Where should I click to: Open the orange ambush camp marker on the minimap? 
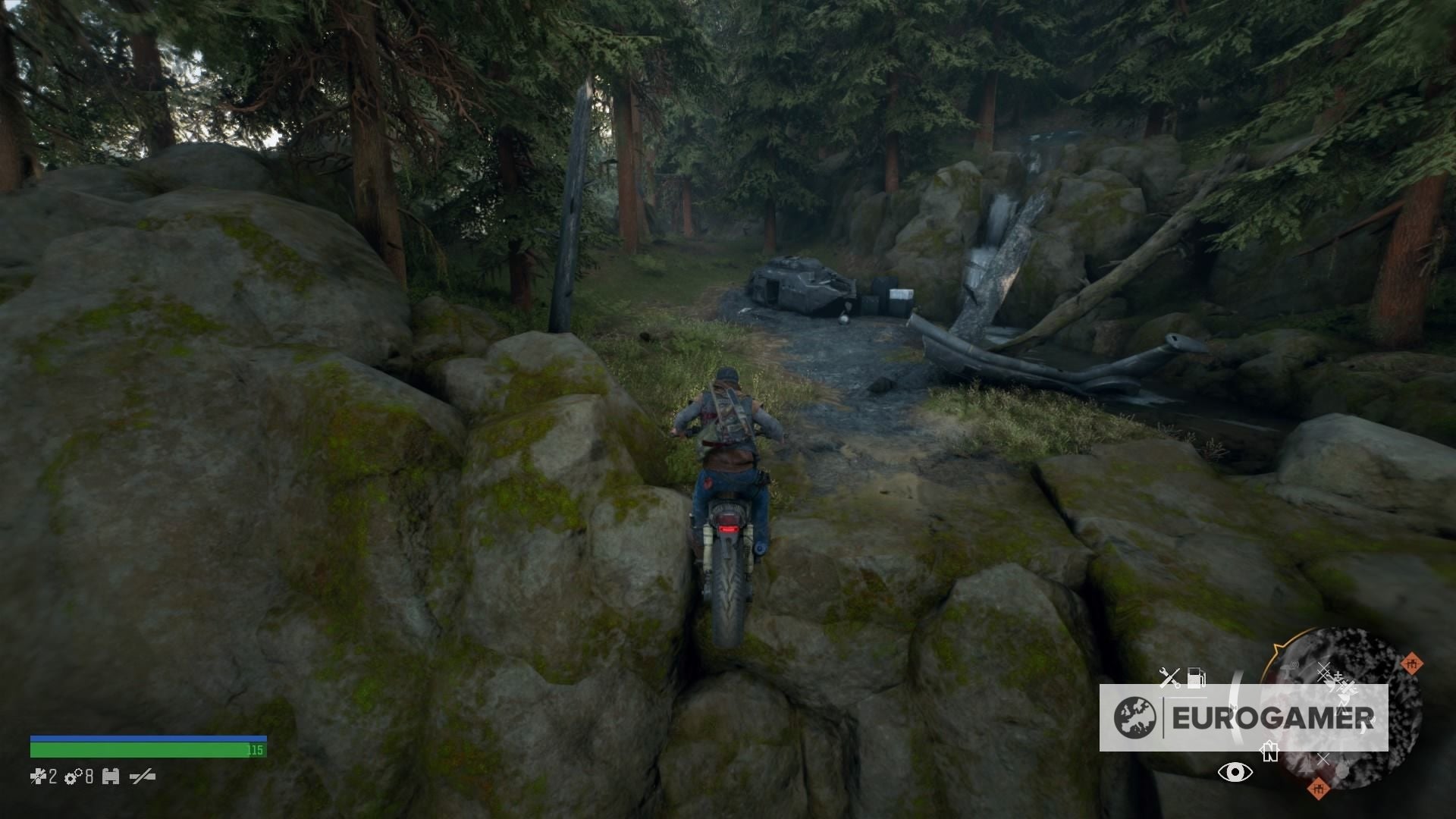(x=1412, y=664)
